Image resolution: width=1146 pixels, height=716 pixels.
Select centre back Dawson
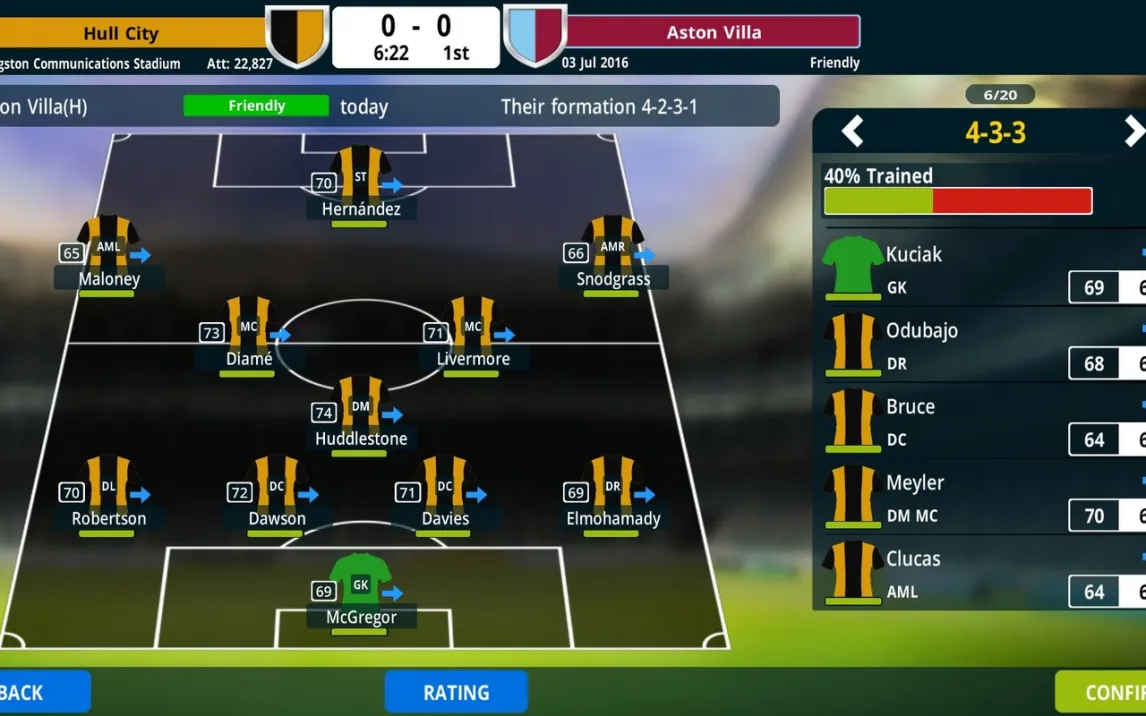(276, 488)
